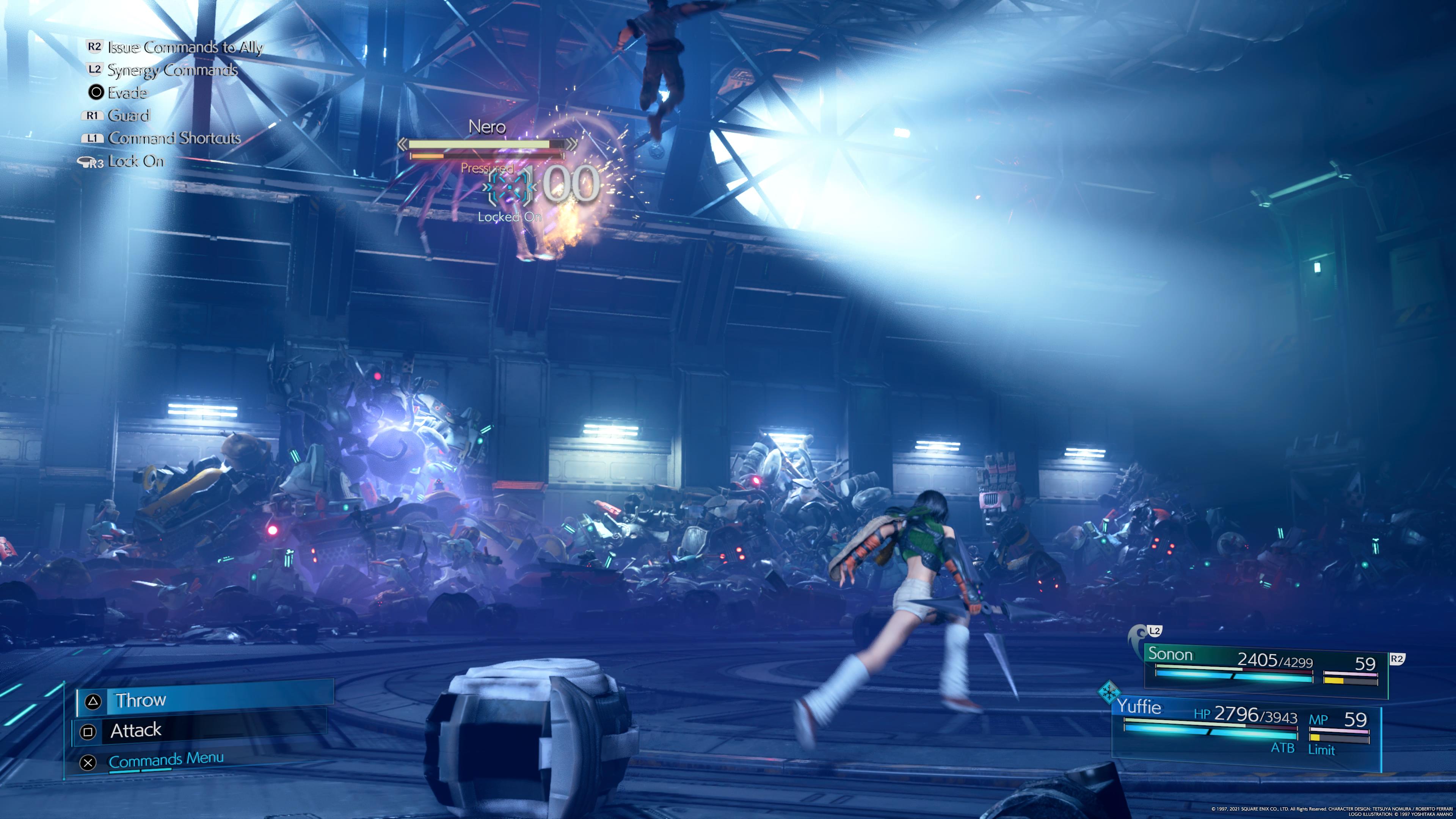Select the Nero enemy name label
The width and height of the screenshot is (1456, 819).
(x=486, y=127)
